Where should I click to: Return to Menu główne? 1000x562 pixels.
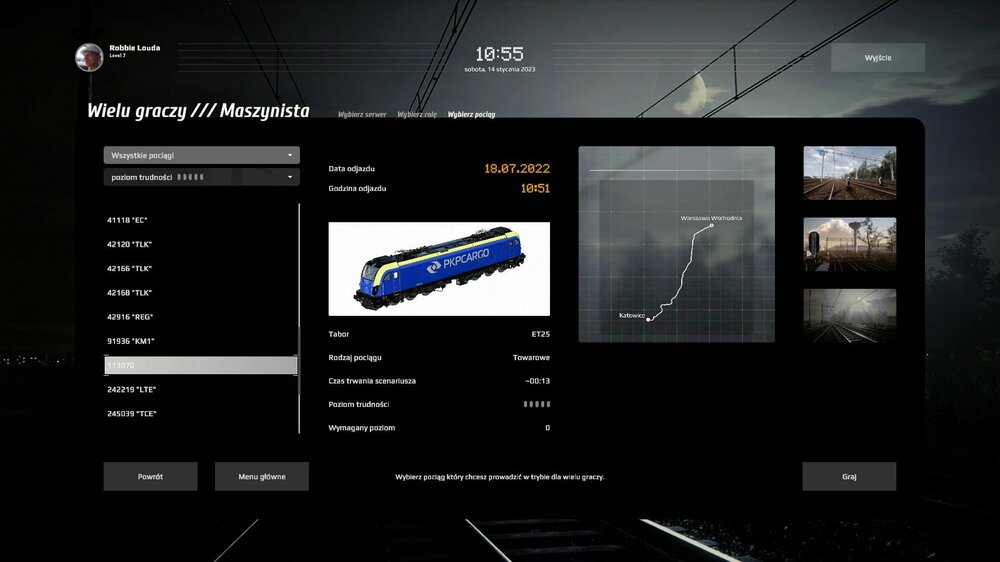(x=261, y=476)
